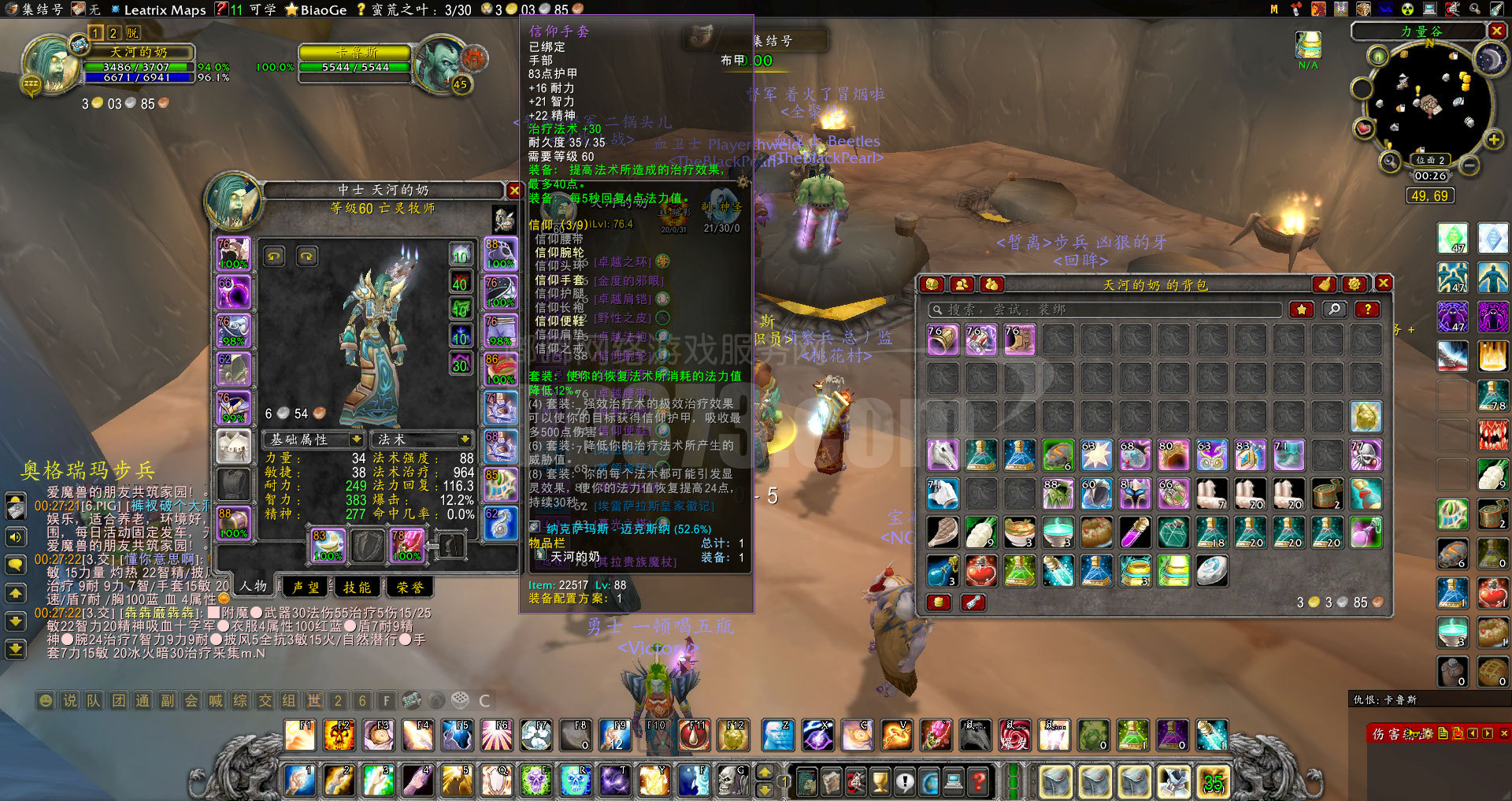Open the magnifier search button in bag

[1334, 310]
